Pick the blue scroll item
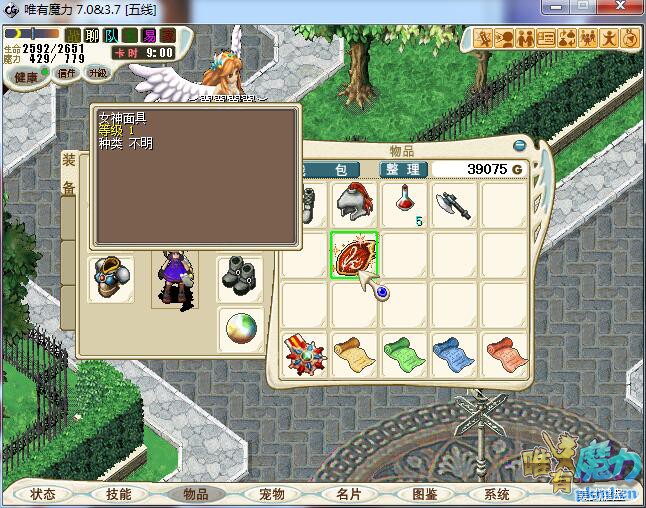The height and width of the screenshot is (508, 646). (454, 355)
